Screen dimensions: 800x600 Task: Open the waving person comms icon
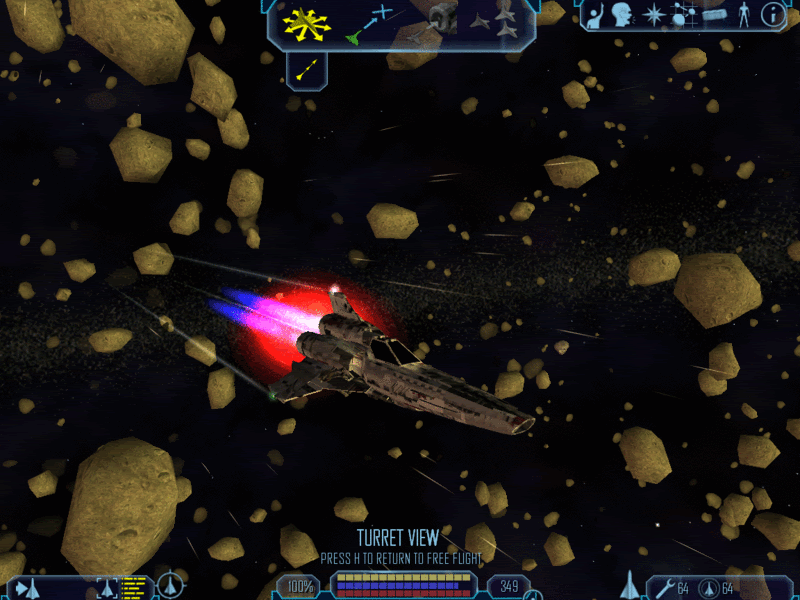[x=594, y=16]
